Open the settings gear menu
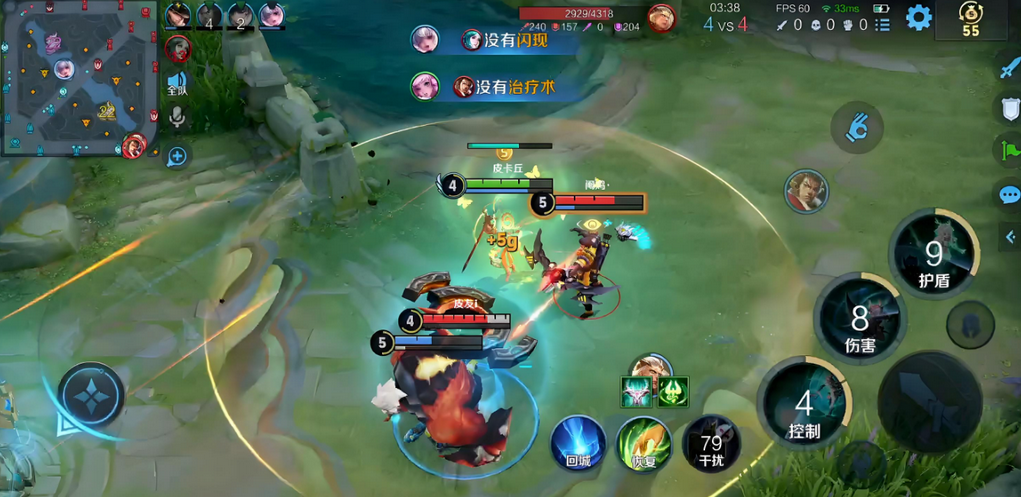 pyautogui.click(x=918, y=17)
